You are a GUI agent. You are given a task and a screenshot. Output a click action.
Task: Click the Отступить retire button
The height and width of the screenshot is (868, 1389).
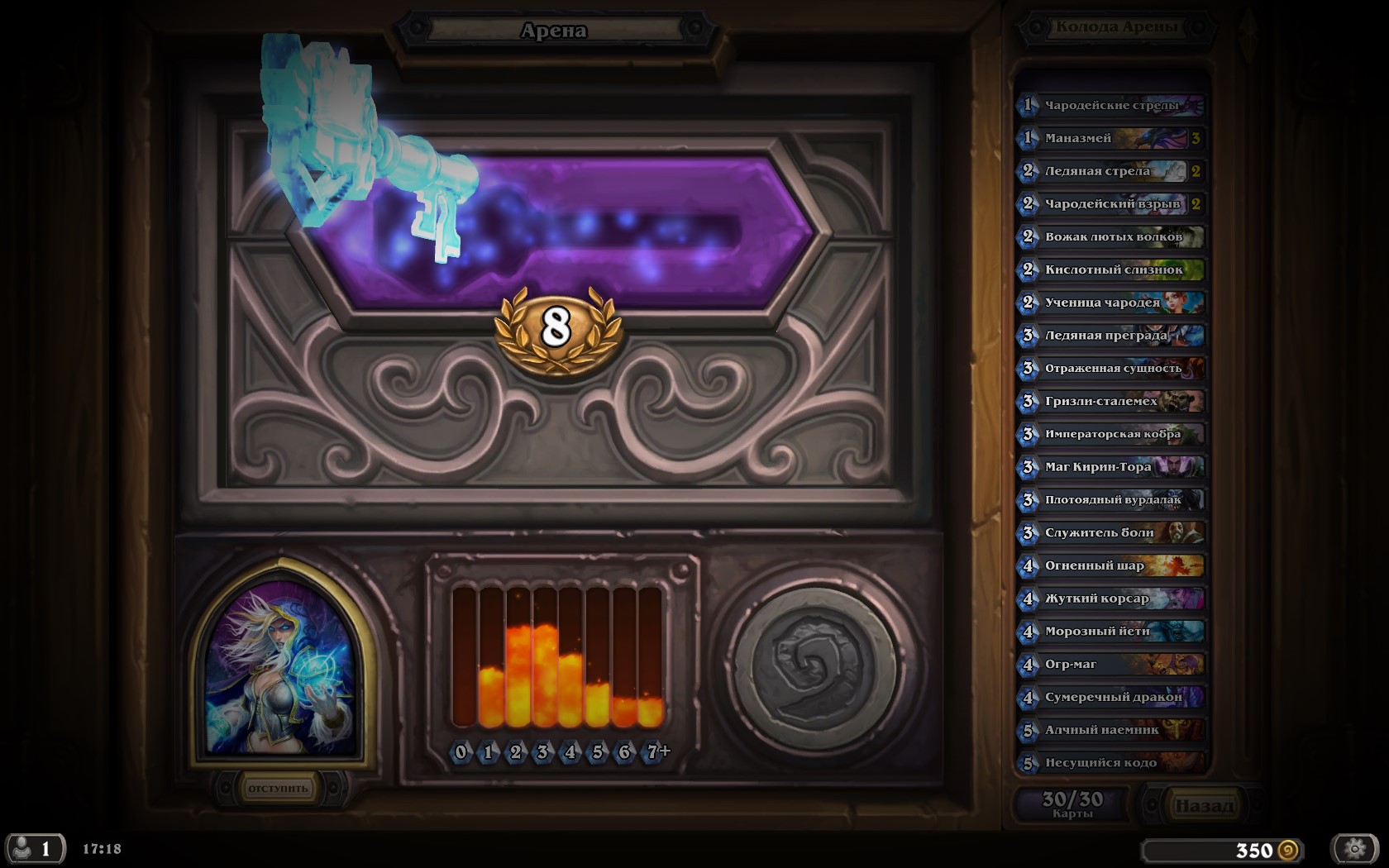point(278,788)
